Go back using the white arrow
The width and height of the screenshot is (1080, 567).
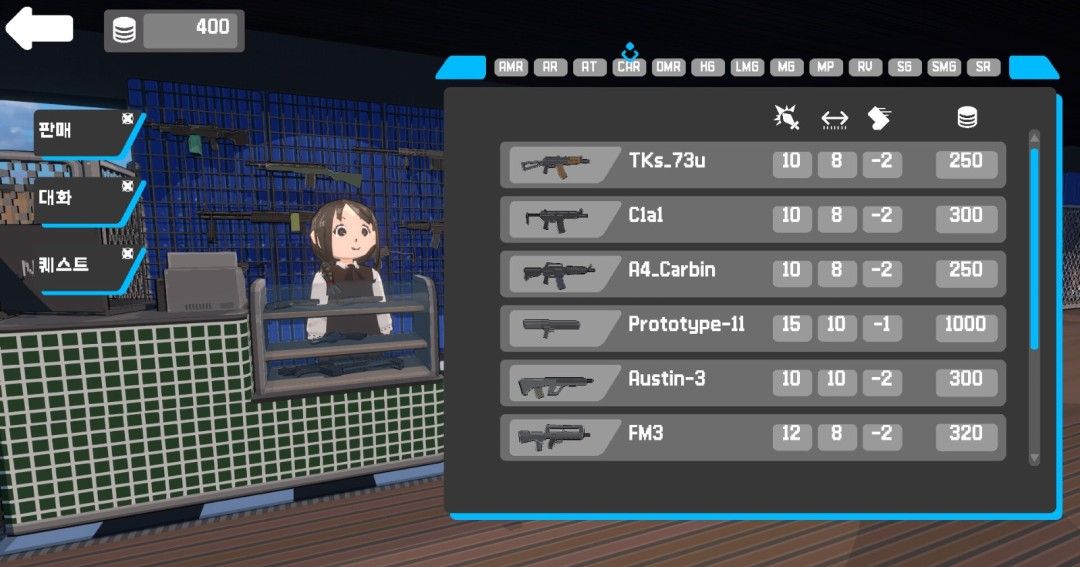pyautogui.click(x=40, y=28)
